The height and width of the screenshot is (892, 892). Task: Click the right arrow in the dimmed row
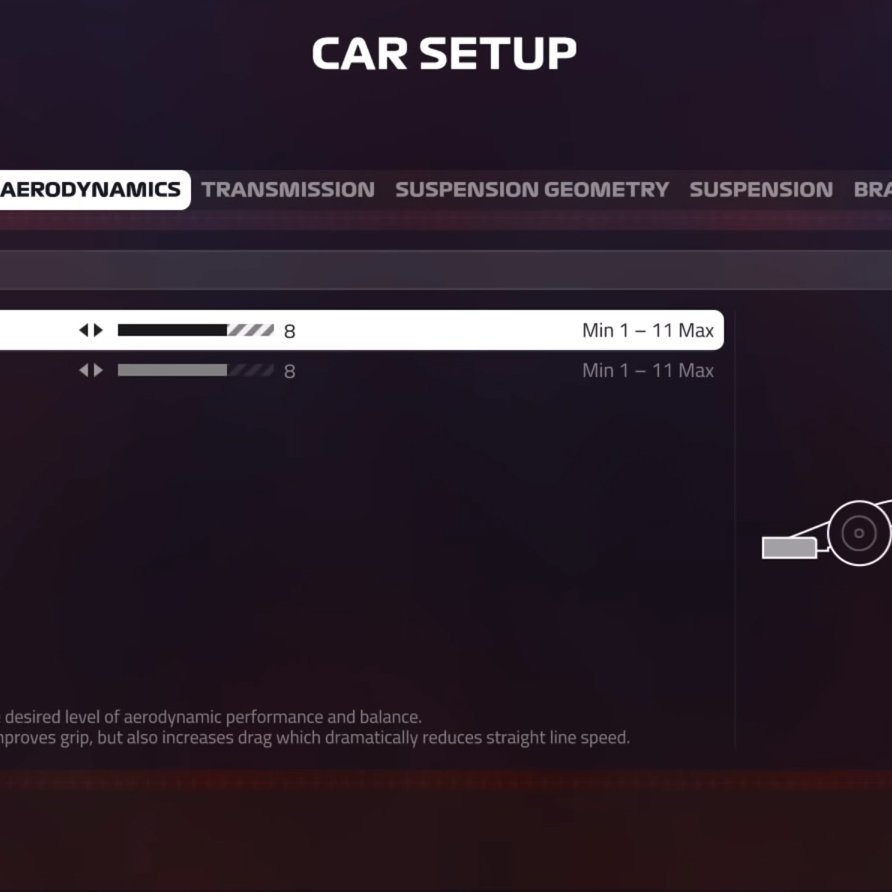click(98, 371)
